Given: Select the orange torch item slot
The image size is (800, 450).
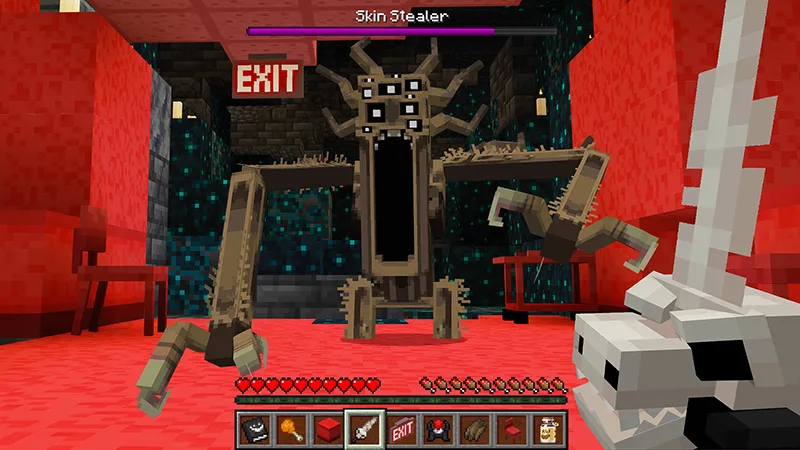Looking at the screenshot, I should point(291,428).
